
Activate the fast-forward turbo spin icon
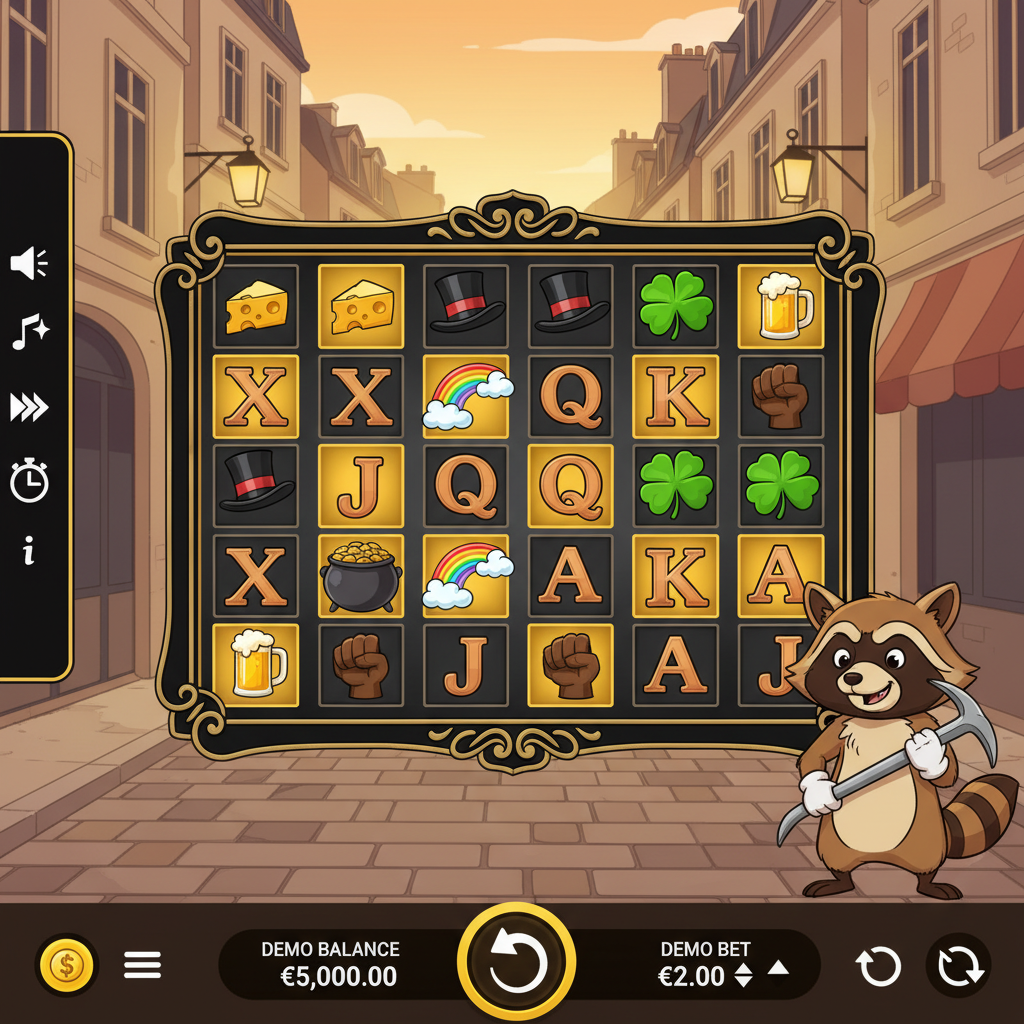30,407
